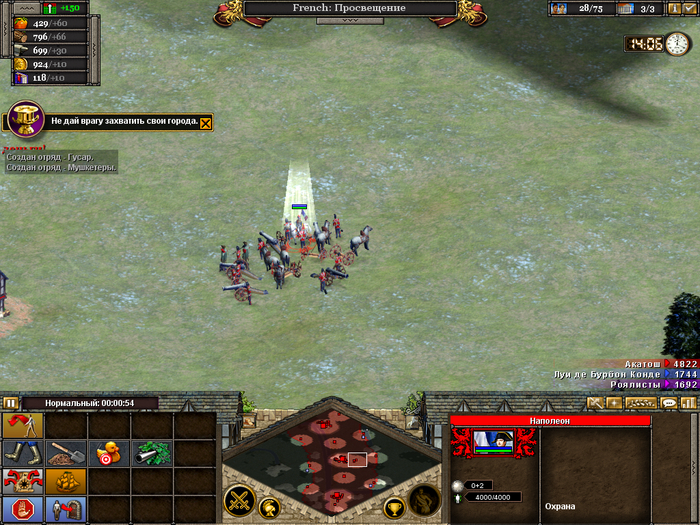This screenshot has height=525, width=700.
Task: Use the camouflaged cannon ambush ability
Action: (x=152, y=453)
